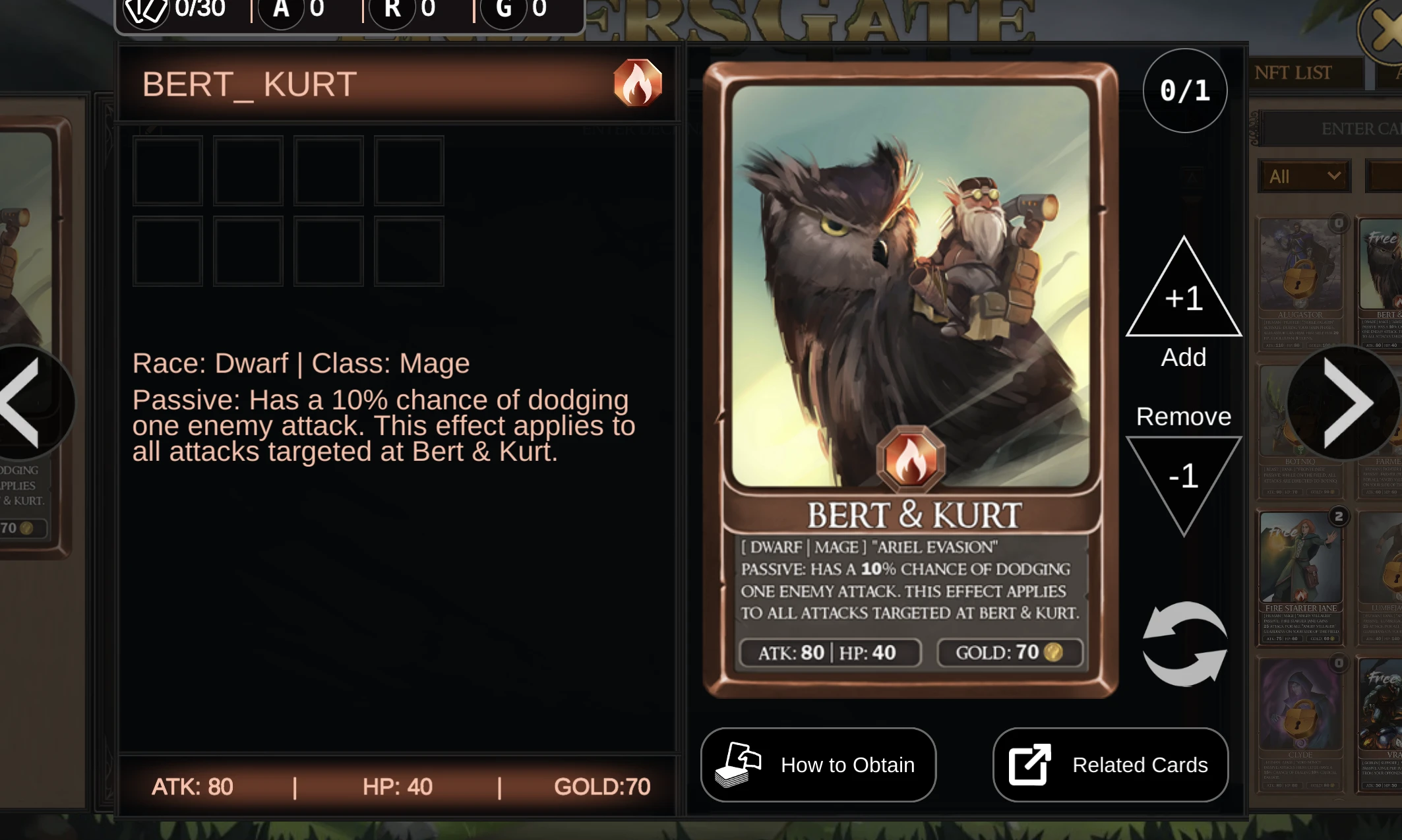
Task: Flip the card with the rotate arrows icon
Action: pyautogui.click(x=1184, y=644)
